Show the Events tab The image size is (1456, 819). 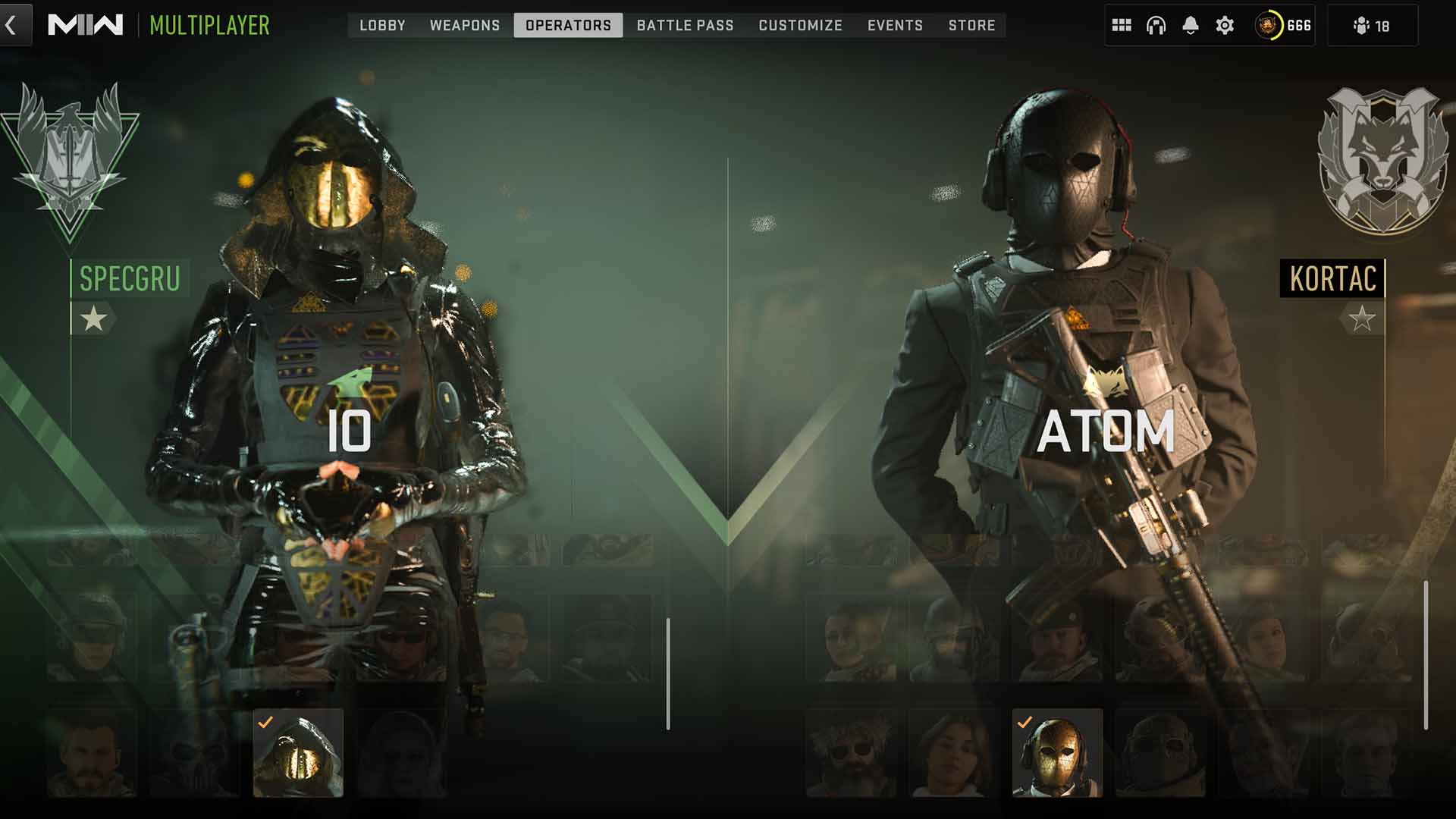point(895,26)
